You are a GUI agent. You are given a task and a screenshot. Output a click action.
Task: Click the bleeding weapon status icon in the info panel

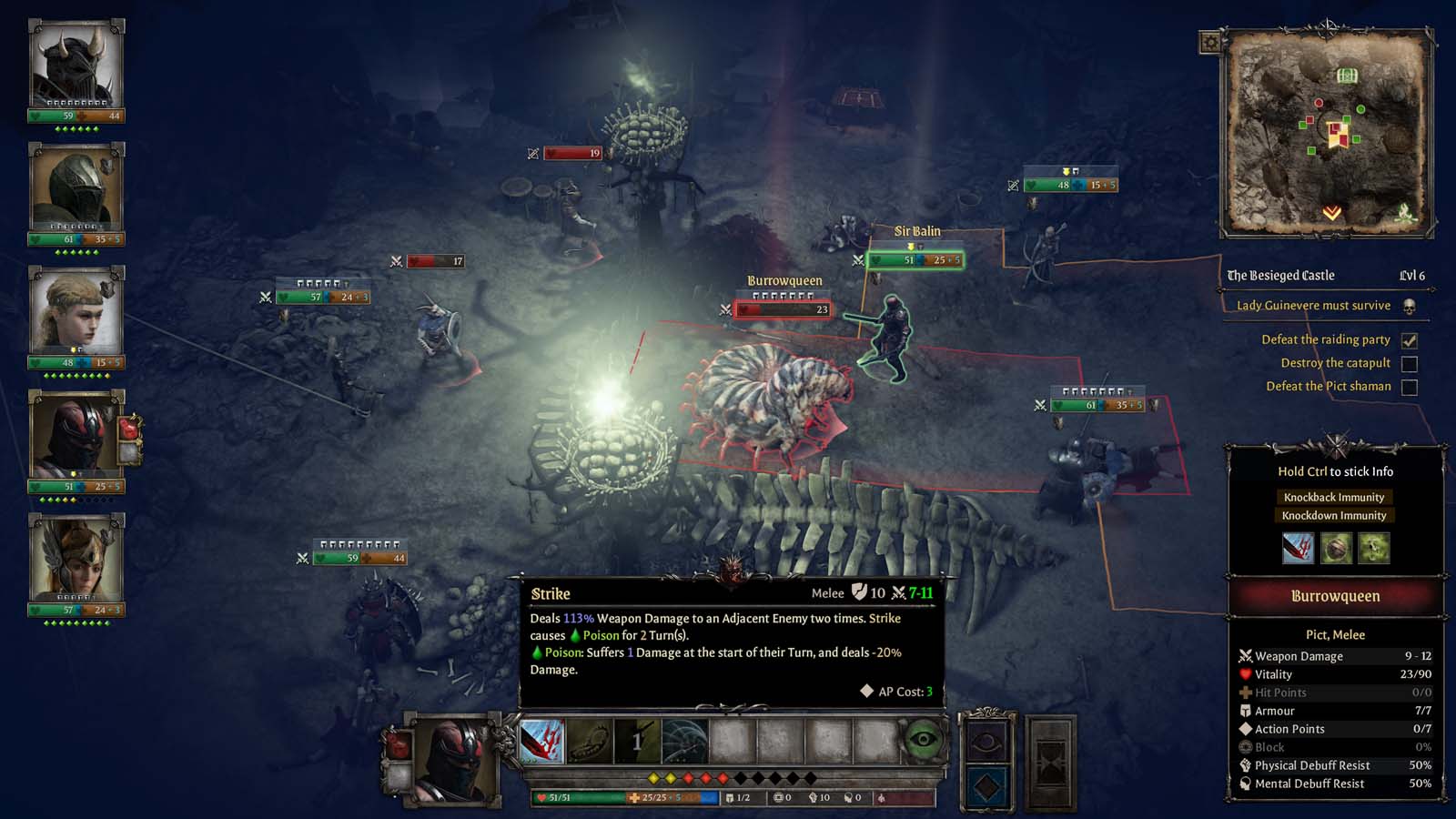coord(1298,548)
